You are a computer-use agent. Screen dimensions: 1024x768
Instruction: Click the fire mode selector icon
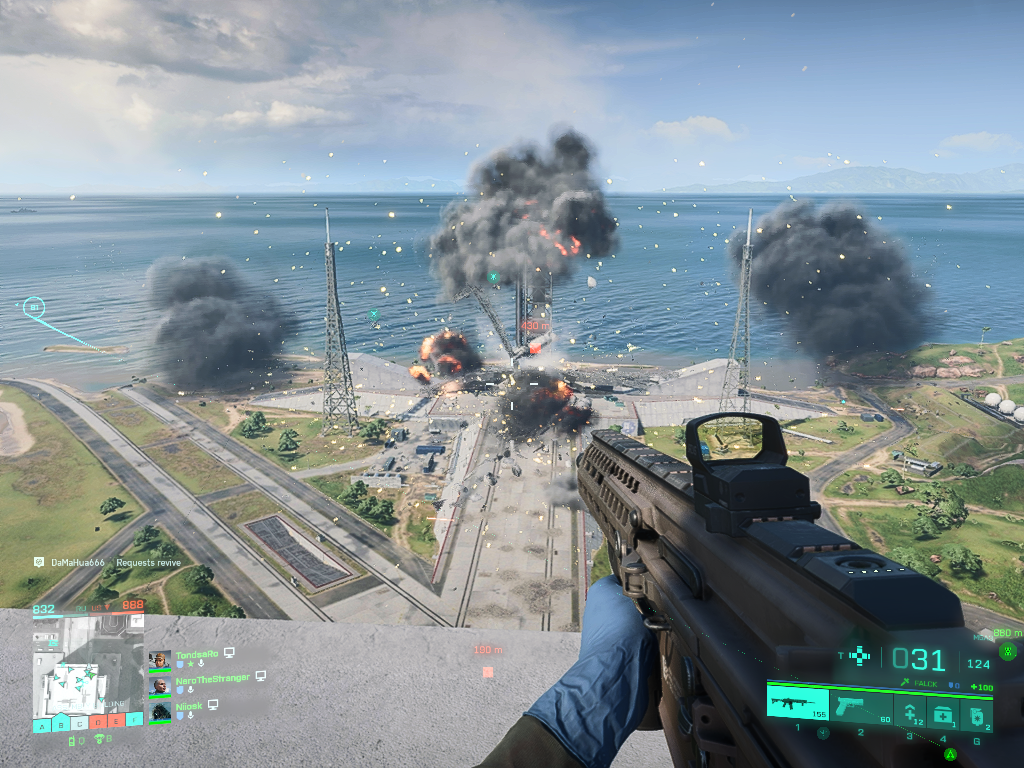[x=858, y=656]
